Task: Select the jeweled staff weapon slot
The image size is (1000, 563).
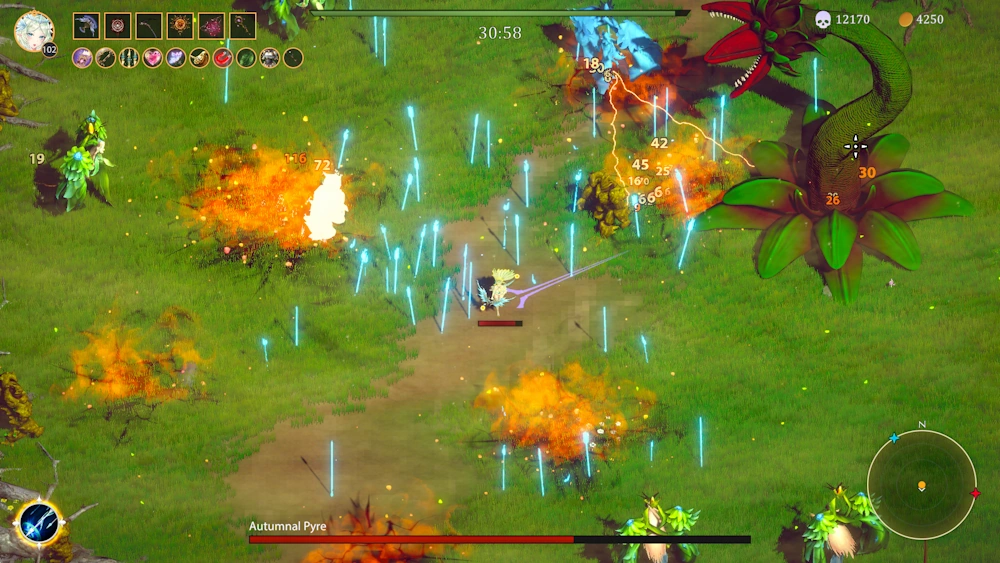Action: [x=242, y=26]
